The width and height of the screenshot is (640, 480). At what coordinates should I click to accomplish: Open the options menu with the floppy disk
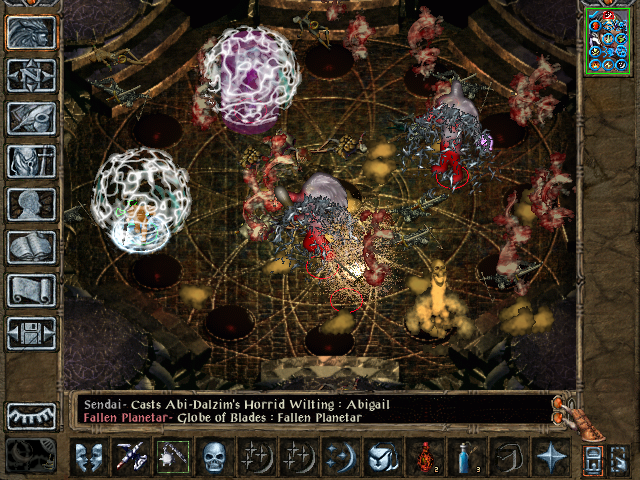[x=31, y=333]
